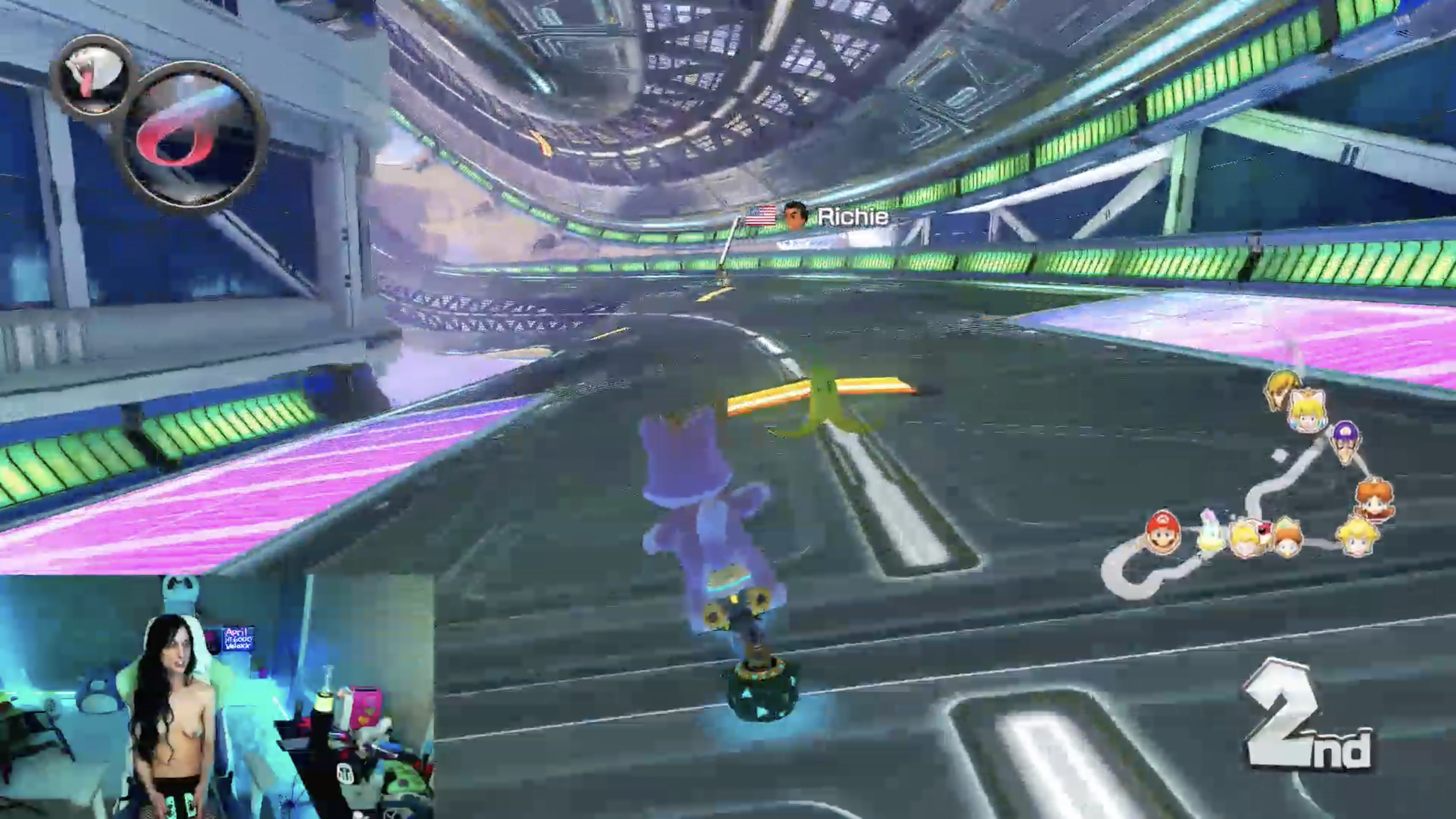Select Waluigi's marker on the course map
1456x819 pixels.
1346,440
